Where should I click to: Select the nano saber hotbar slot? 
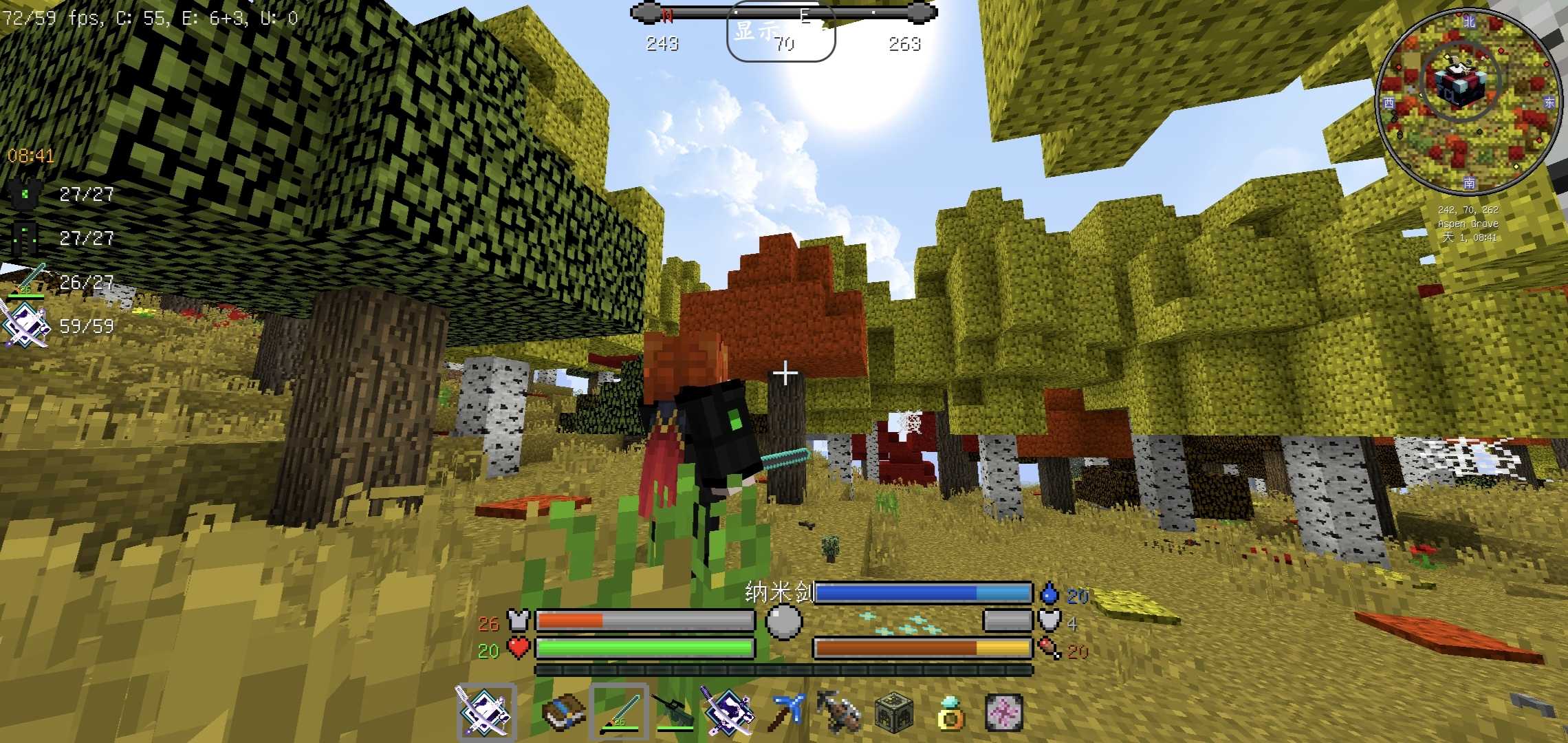point(619,712)
